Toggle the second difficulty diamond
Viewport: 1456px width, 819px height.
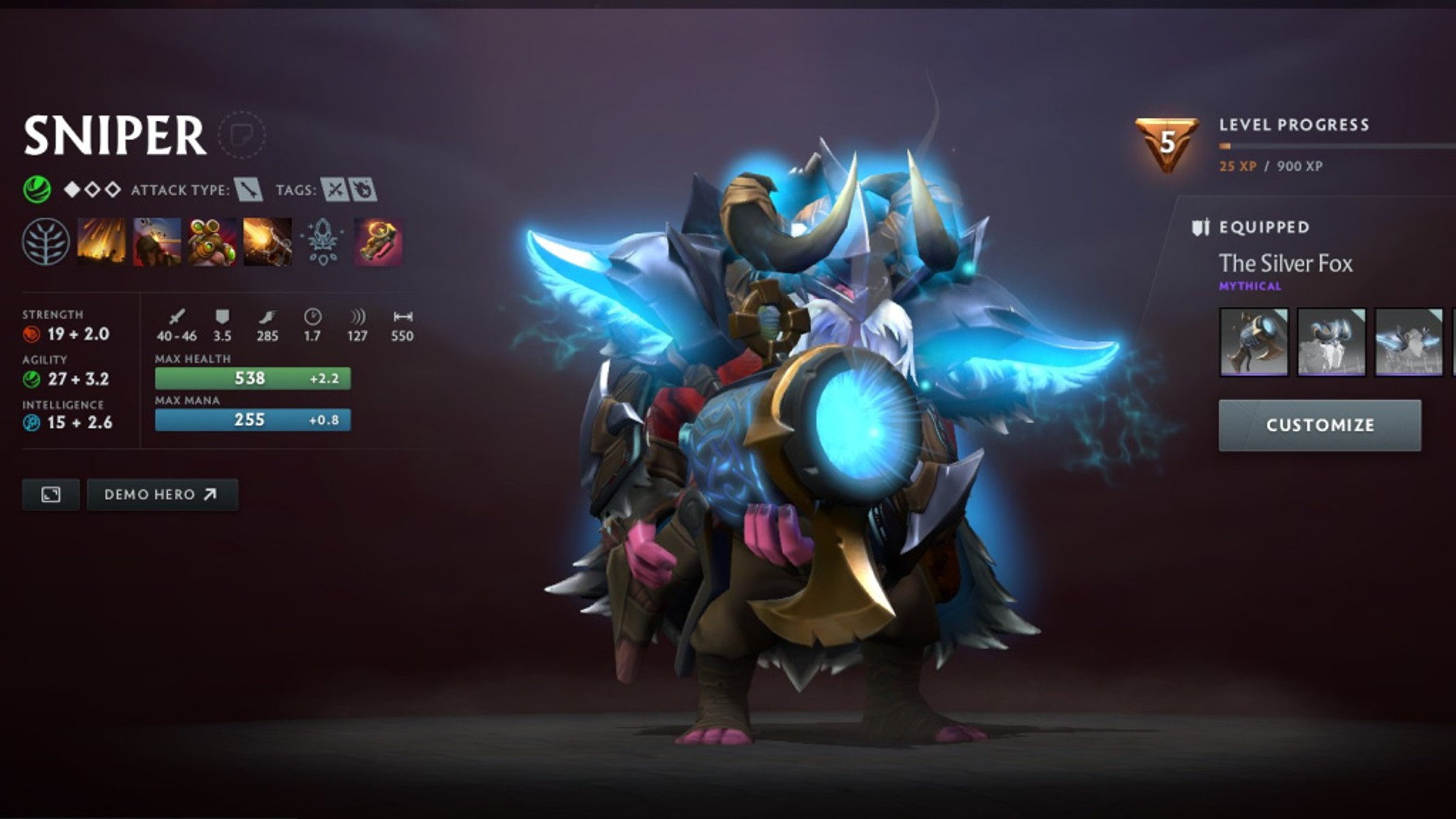point(93,189)
